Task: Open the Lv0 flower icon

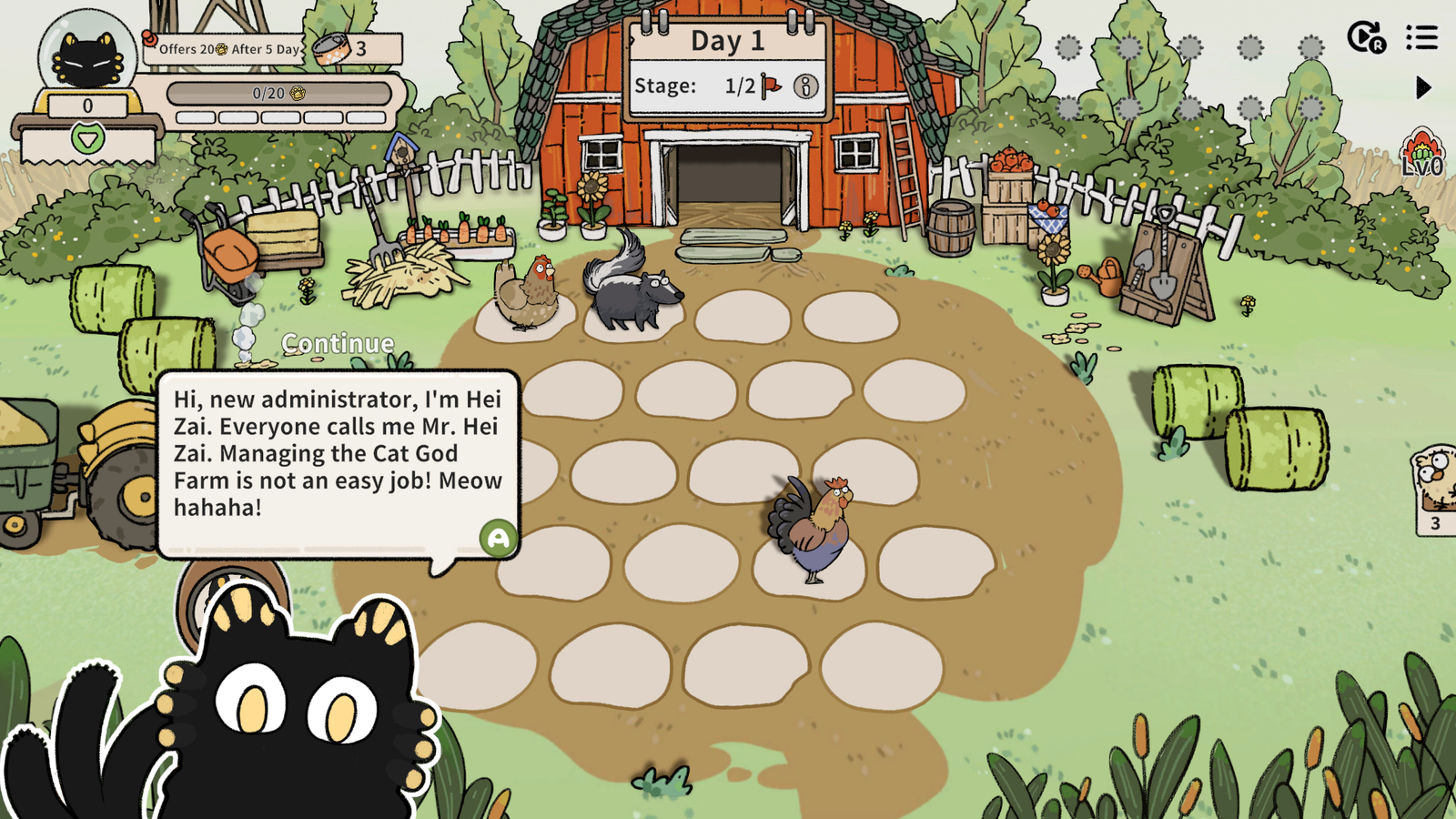Action: pos(1421,153)
